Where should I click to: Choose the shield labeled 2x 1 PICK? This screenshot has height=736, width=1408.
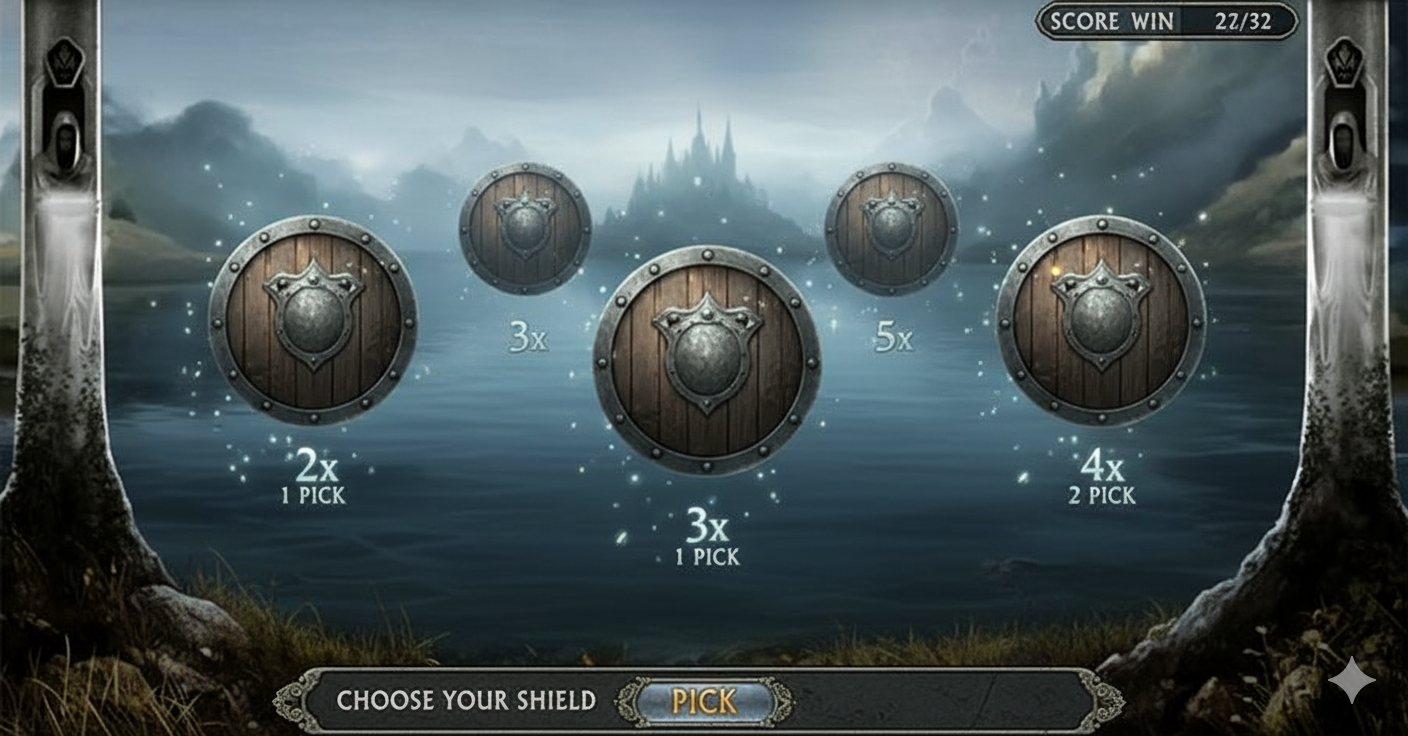[x=313, y=320]
